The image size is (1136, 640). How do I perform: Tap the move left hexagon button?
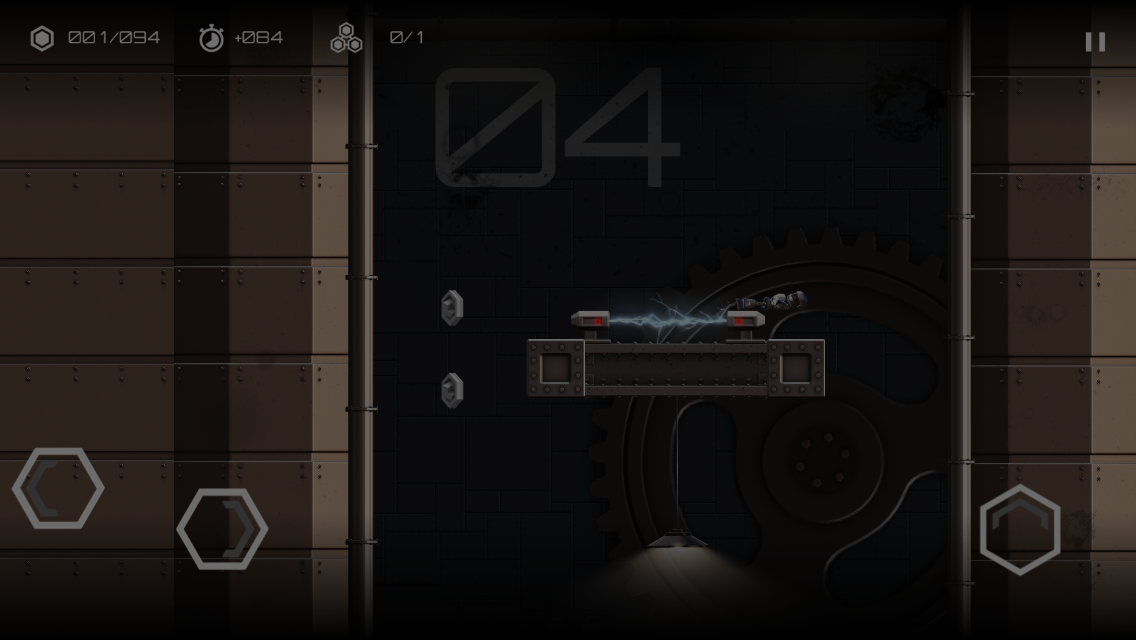(58, 488)
